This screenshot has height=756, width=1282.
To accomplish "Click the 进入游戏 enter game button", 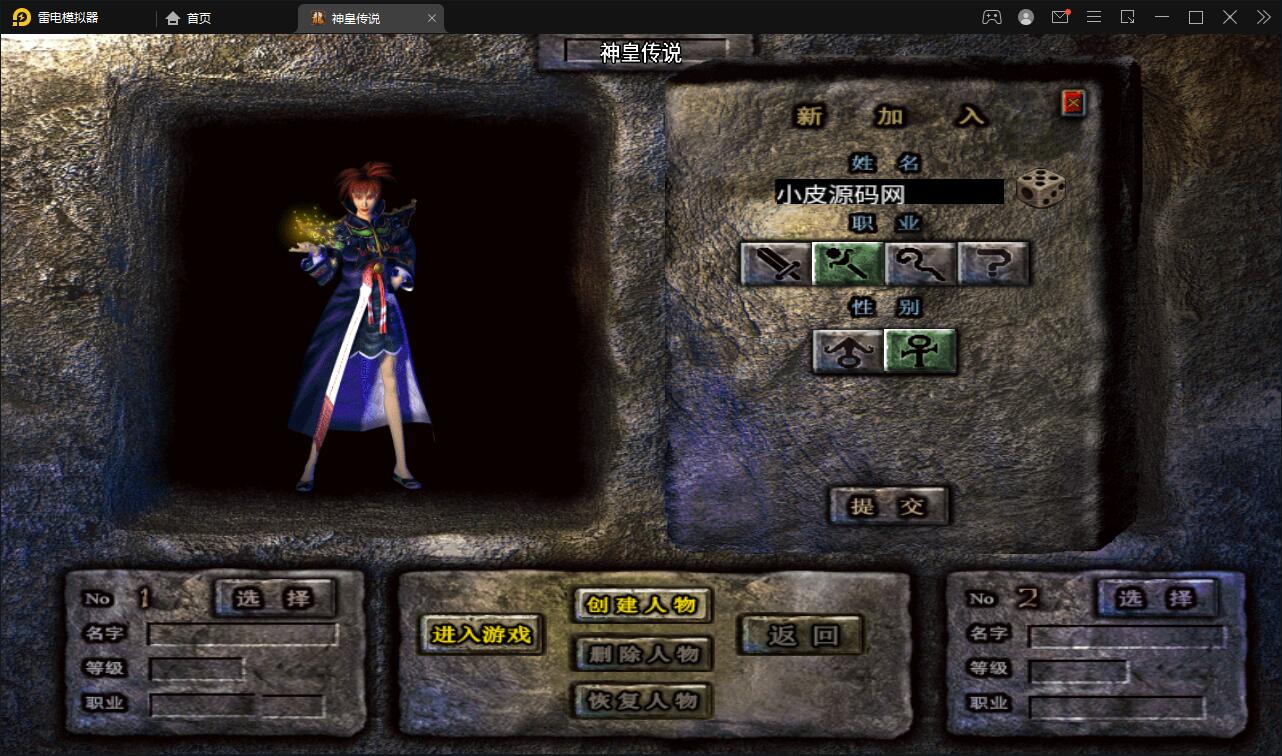I will tap(480, 634).
